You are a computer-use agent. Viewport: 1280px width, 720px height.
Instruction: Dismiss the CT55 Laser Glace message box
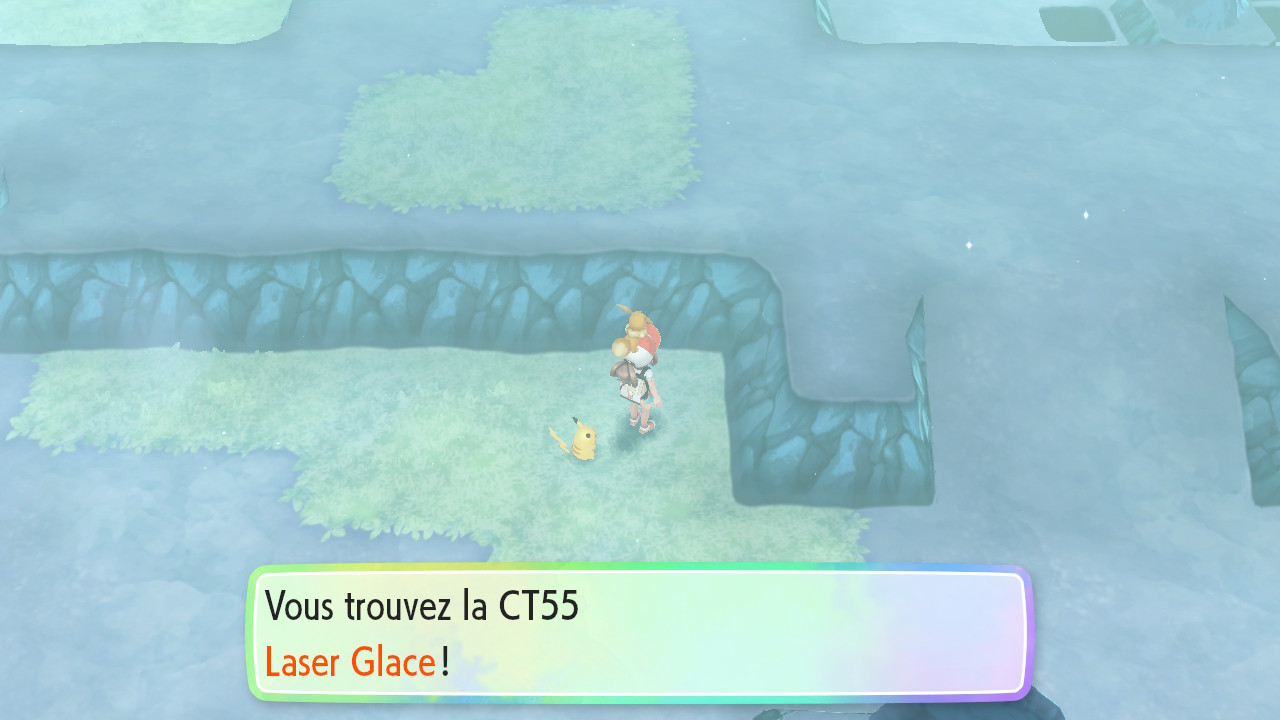tap(640, 634)
